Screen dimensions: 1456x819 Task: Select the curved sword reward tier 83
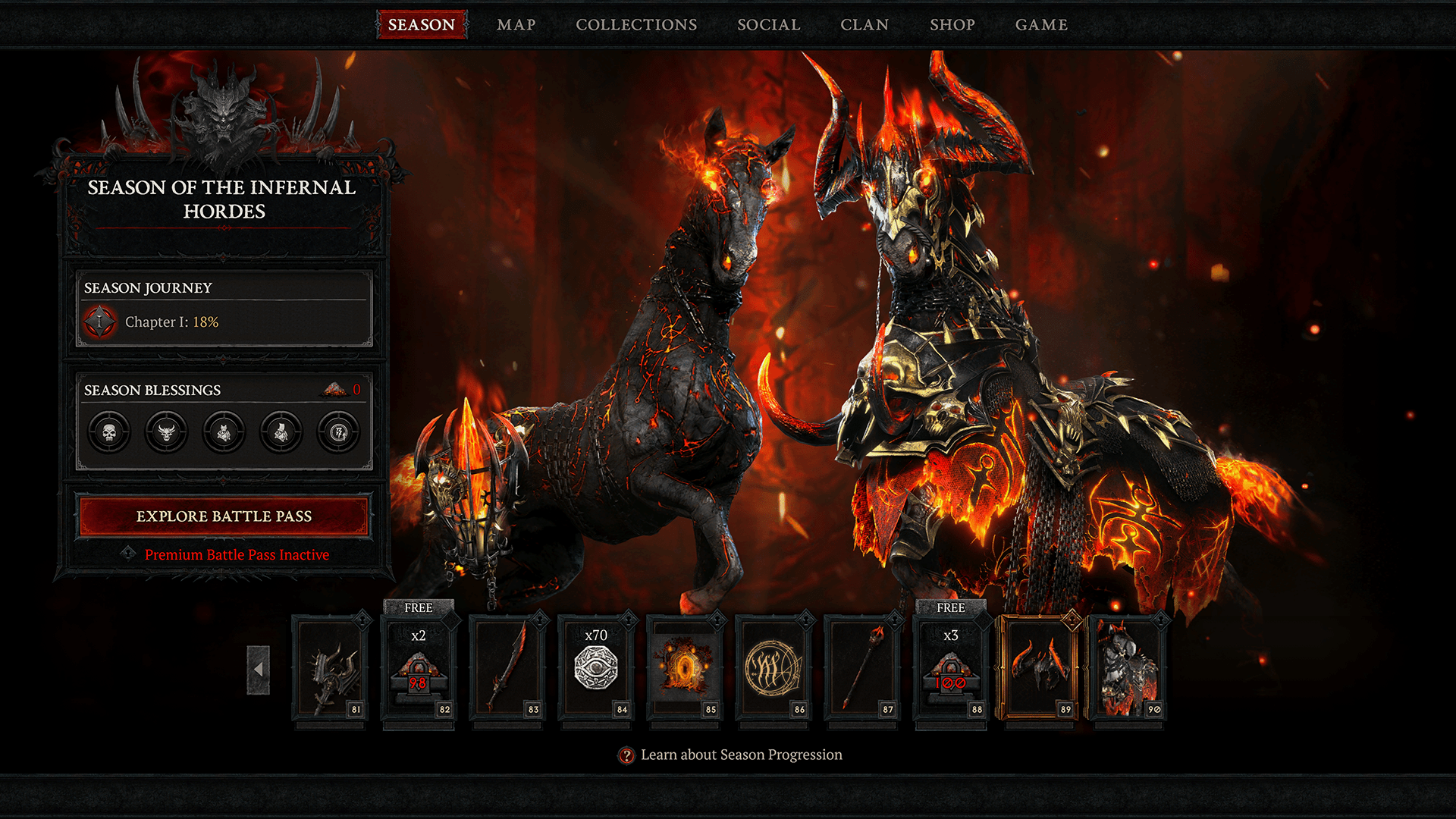[x=507, y=669]
